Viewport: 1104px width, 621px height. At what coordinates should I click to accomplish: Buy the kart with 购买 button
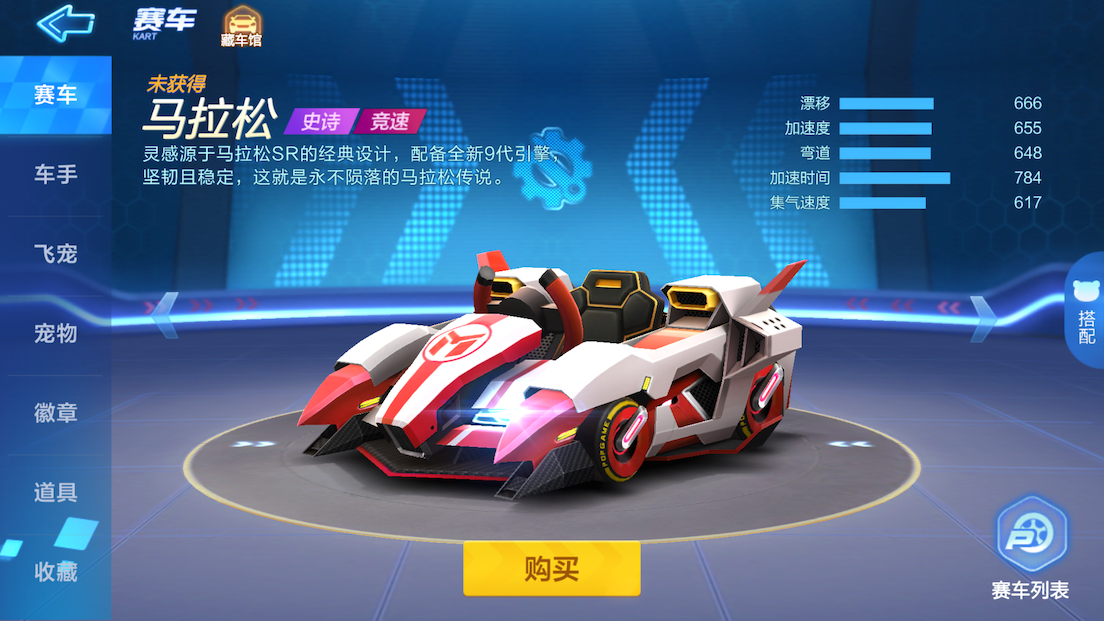coord(551,569)
